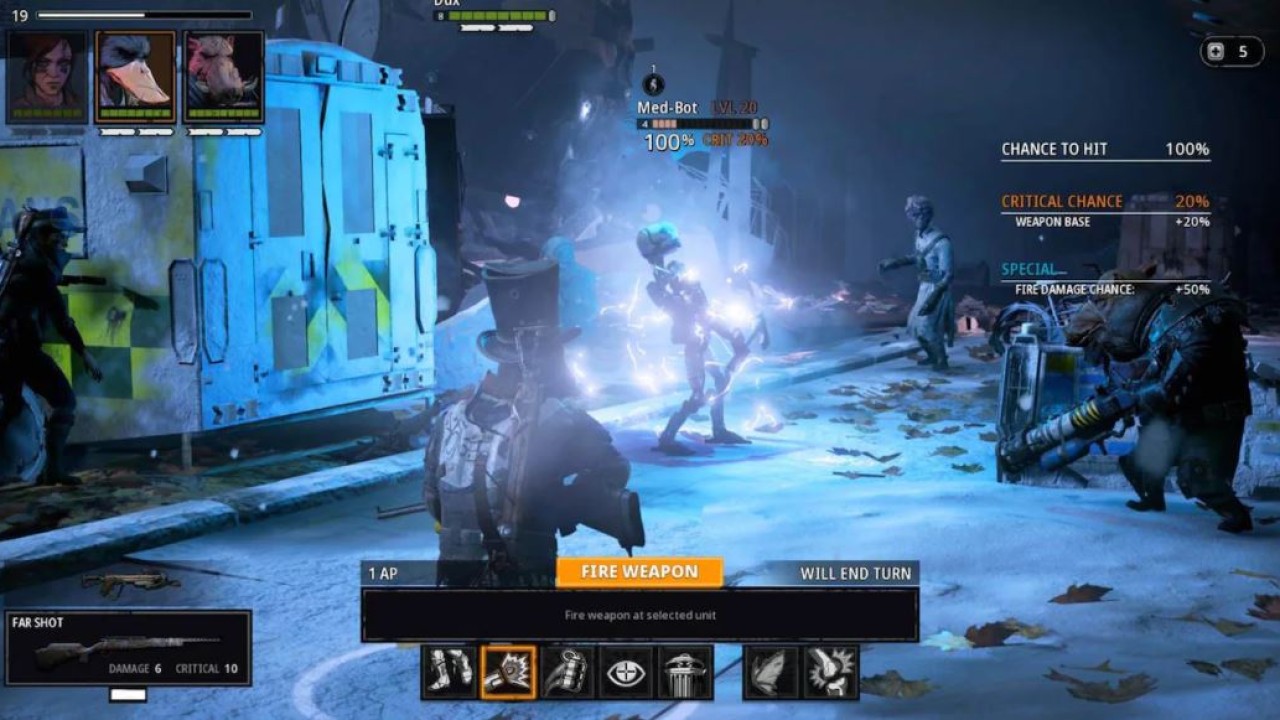
Task: Use the flexing arm mutation ability
Action: [831, 672]
